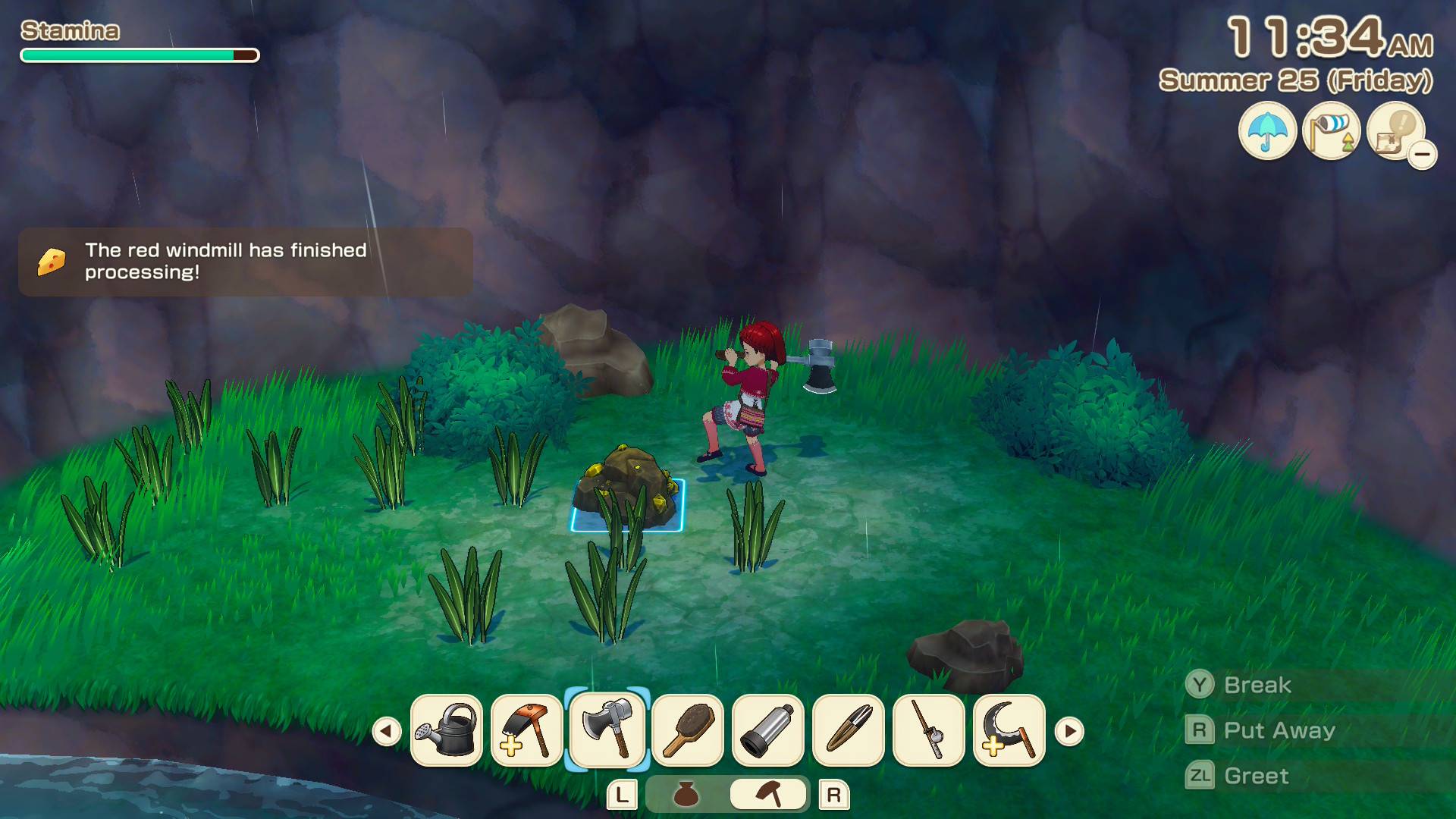Equip the hoe from the hotbar

(527, 730)
